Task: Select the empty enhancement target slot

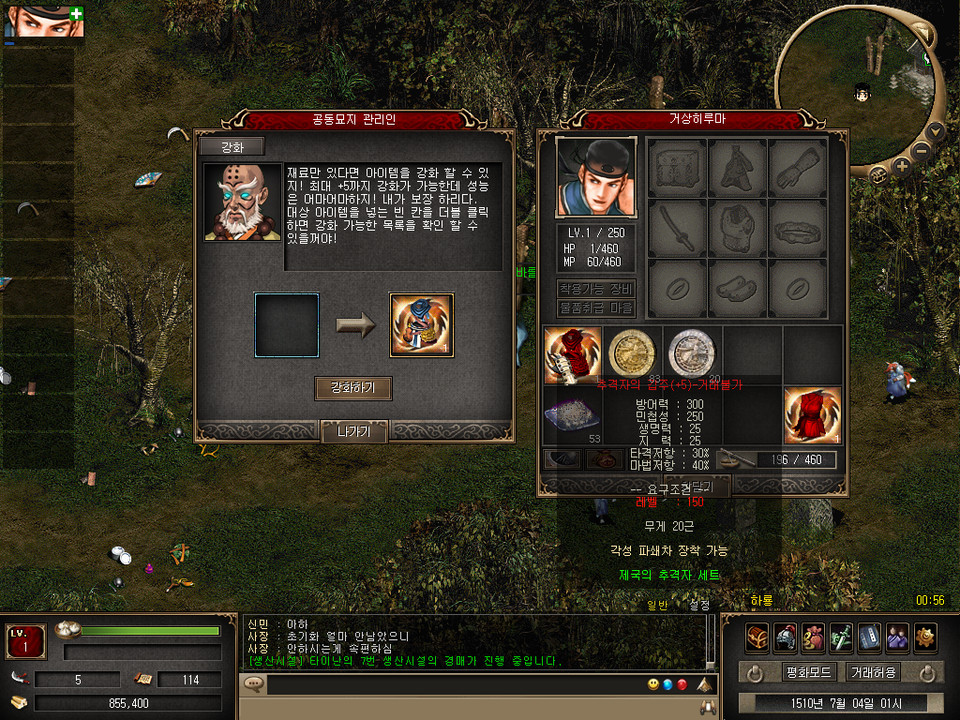Action: [287, 325]
